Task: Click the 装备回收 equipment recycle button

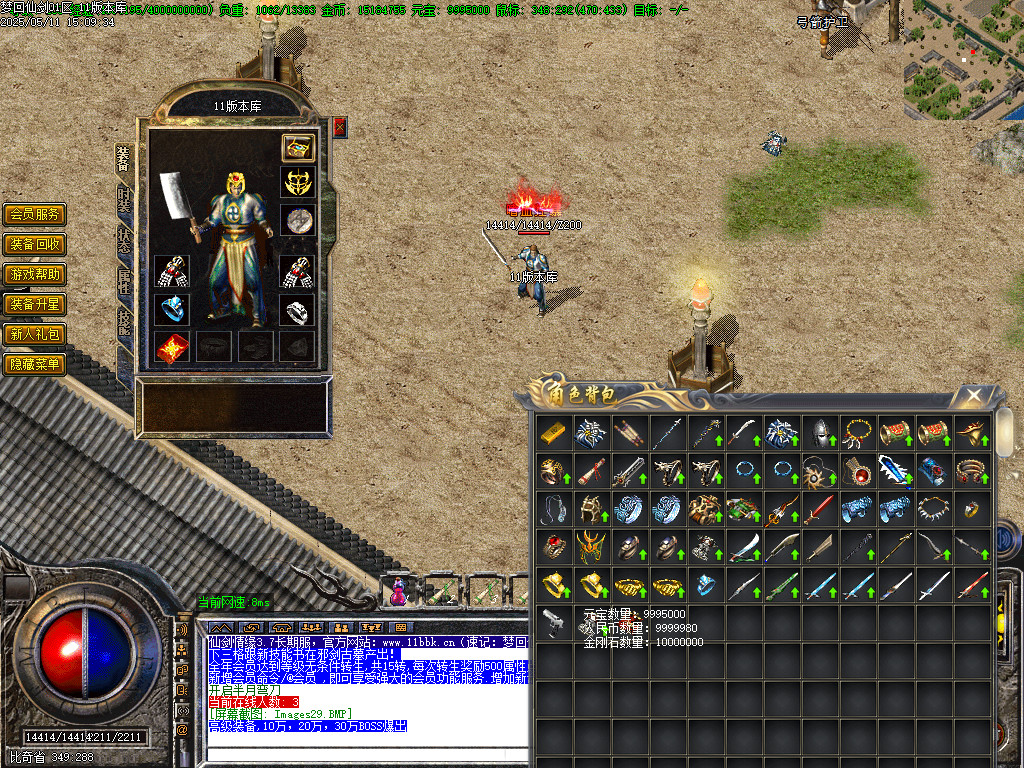Action: 35,244
